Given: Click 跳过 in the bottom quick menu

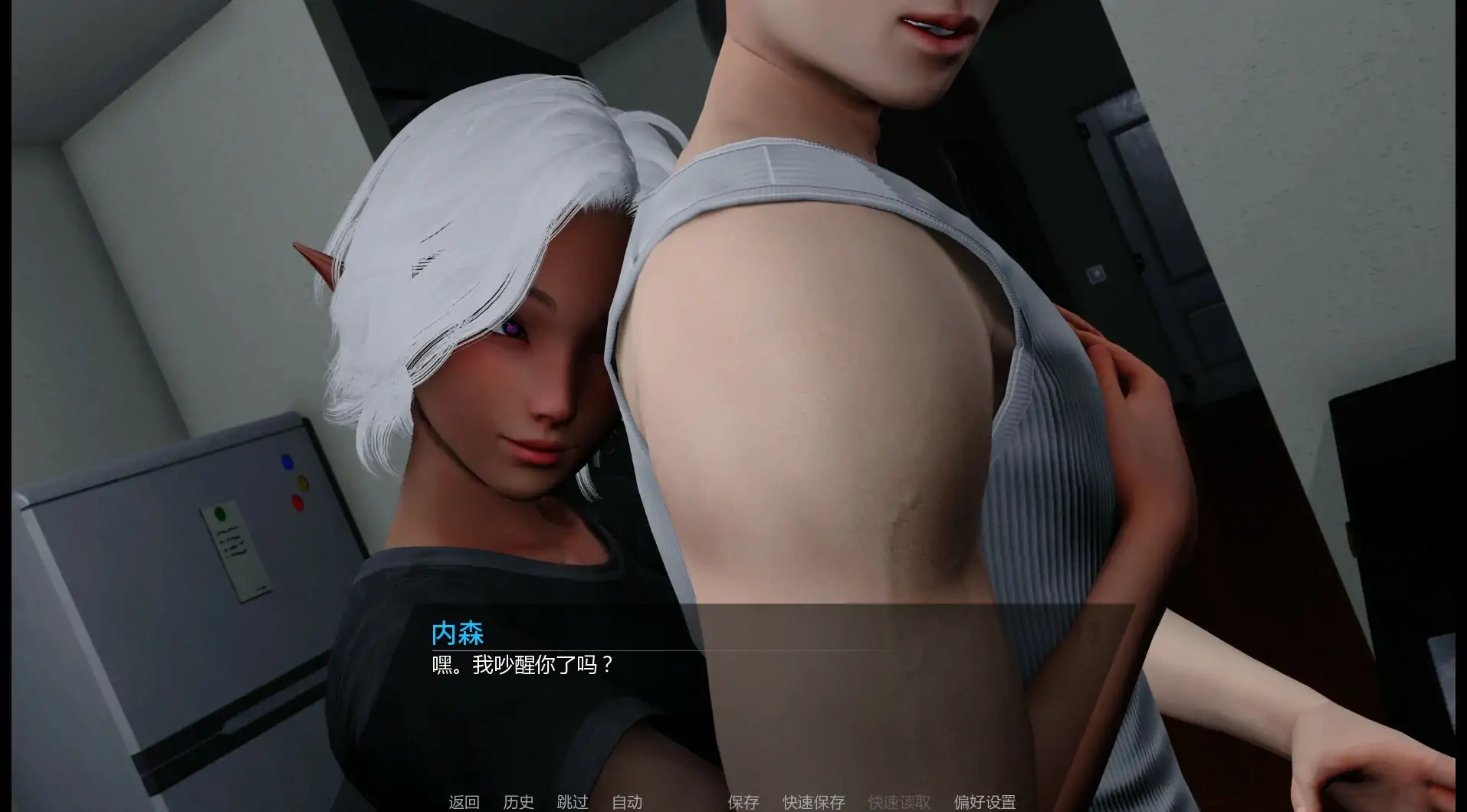Looking at the screenshot, I should pos(573,803).
